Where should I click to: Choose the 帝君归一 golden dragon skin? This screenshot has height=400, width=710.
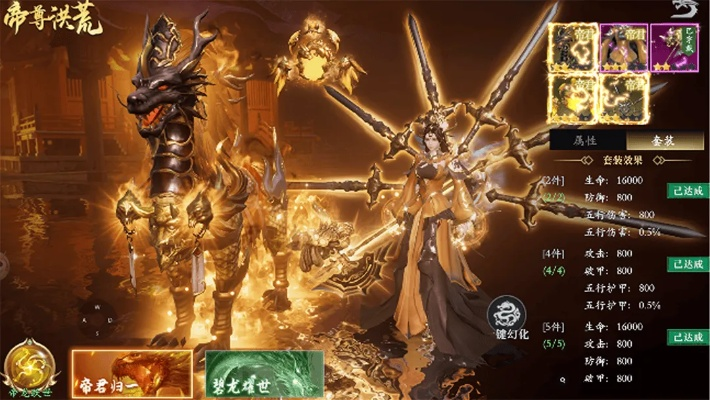(x=131, y=372)
